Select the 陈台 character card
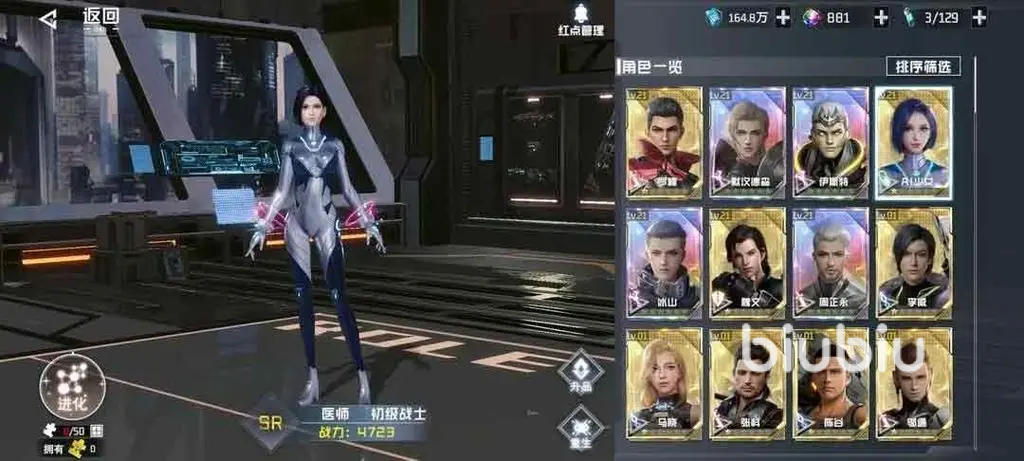 pyautogui.click(x=830, y=384)
